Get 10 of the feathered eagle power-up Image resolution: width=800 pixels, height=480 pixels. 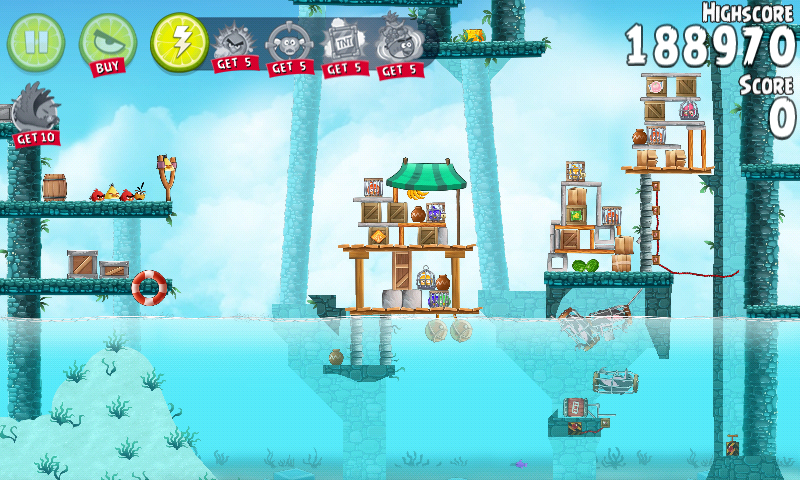35,112
